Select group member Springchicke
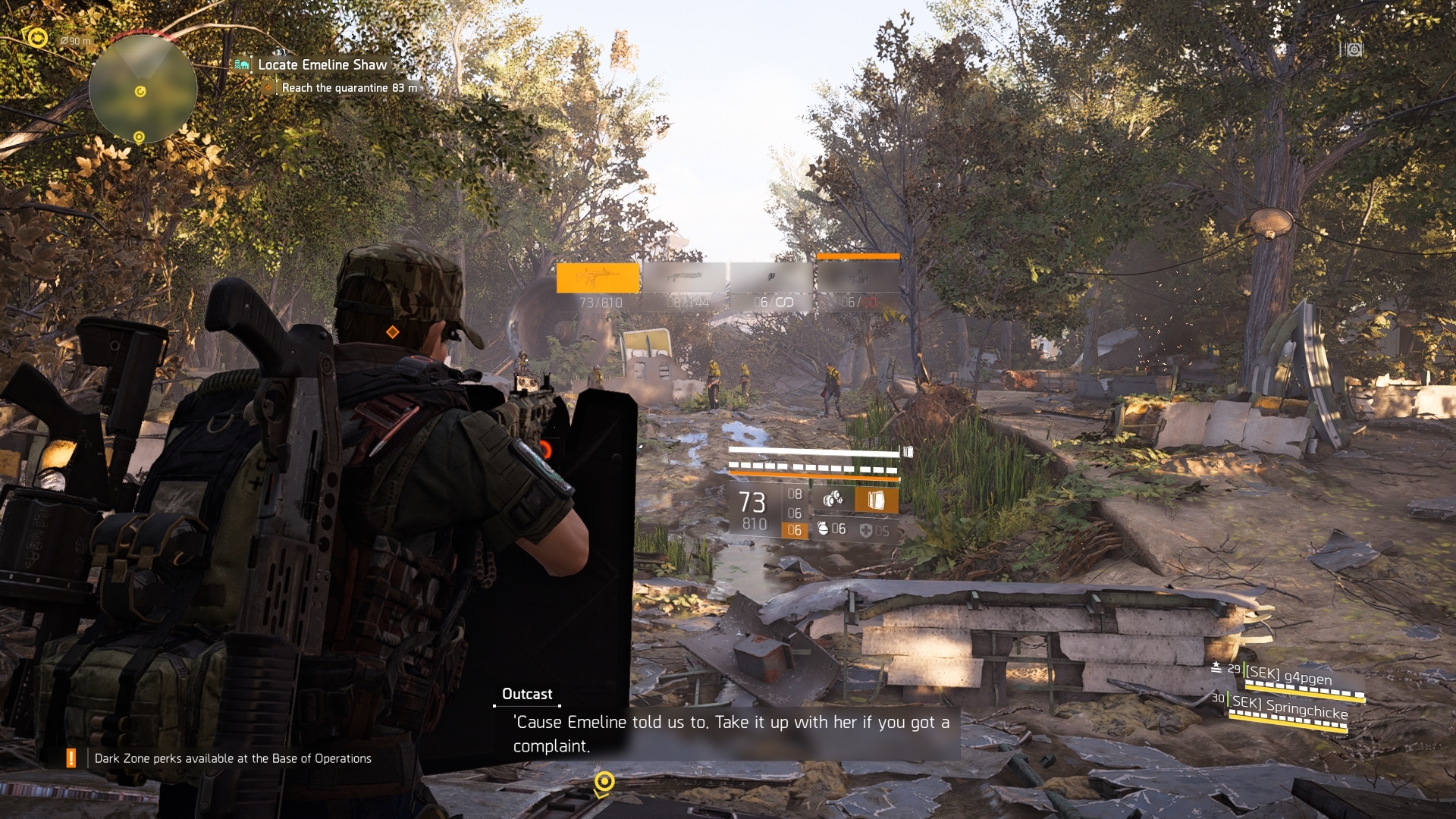This screenshot has width=1456, height=819. (1289, 708)
